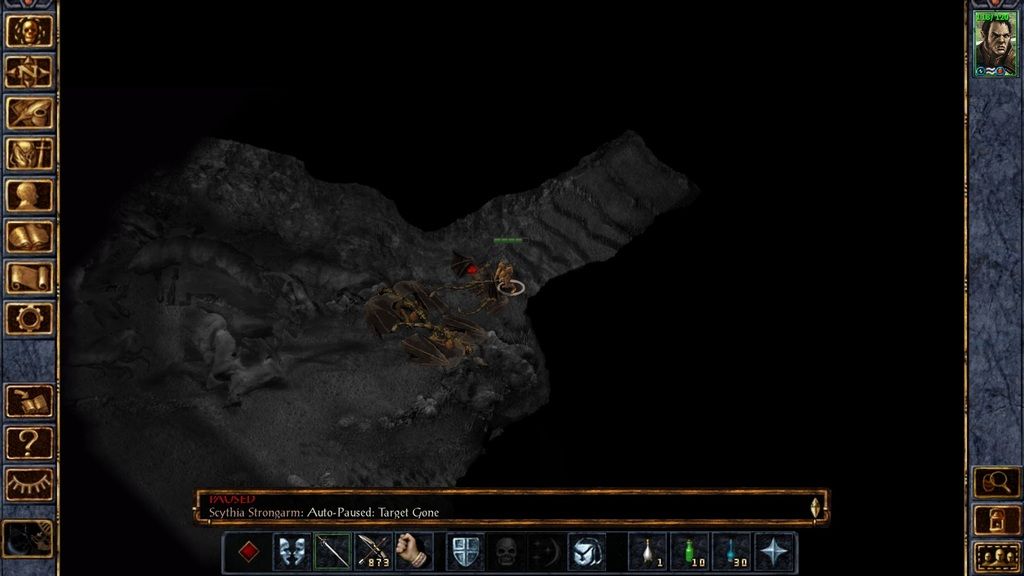The height and width of the screenshot is (576, 1024).
Task: Open special abilities star button
Action: (x=775, y=552)
